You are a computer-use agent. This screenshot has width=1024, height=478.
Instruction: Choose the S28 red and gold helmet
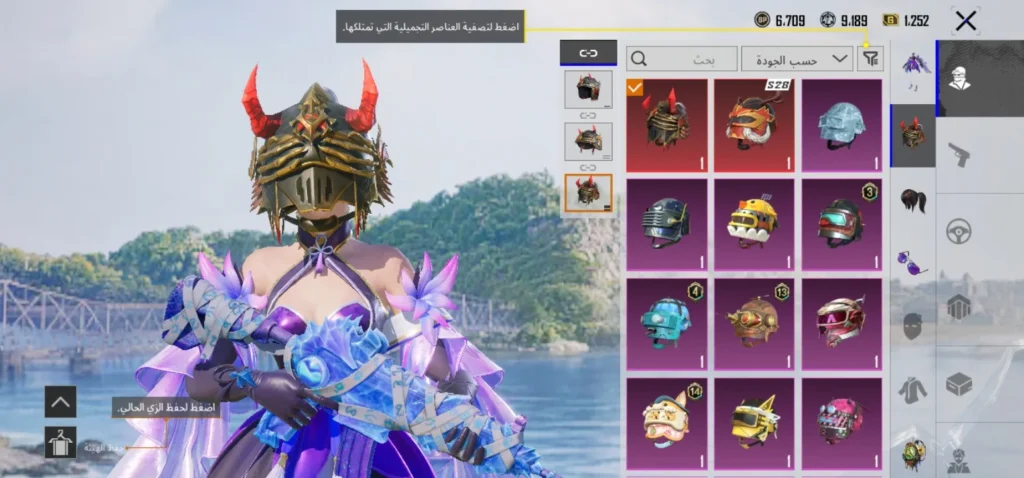point(754,124)
